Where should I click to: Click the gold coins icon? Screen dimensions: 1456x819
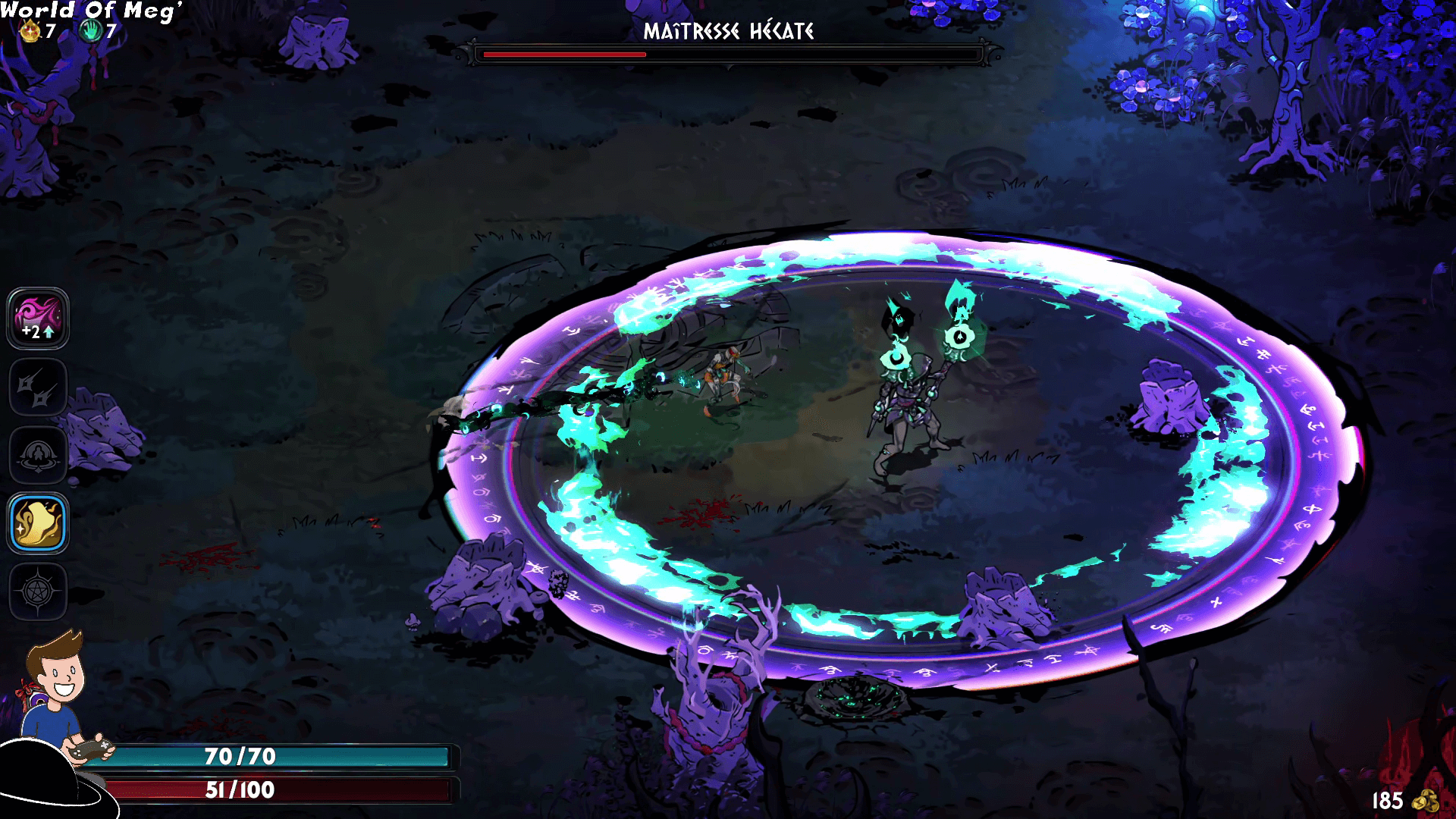(1427, 801)
